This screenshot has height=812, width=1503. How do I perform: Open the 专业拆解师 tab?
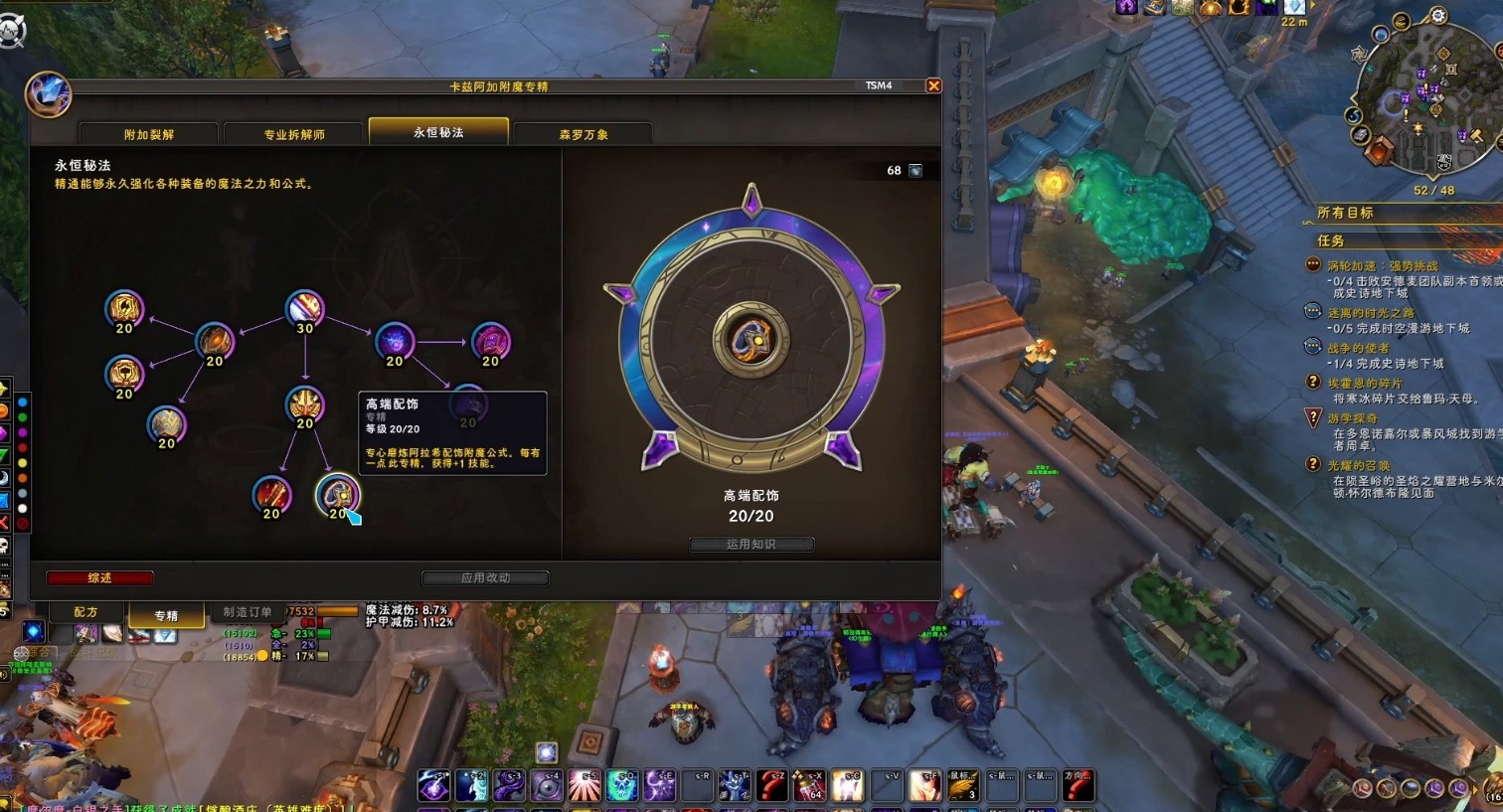click(294, 134)
